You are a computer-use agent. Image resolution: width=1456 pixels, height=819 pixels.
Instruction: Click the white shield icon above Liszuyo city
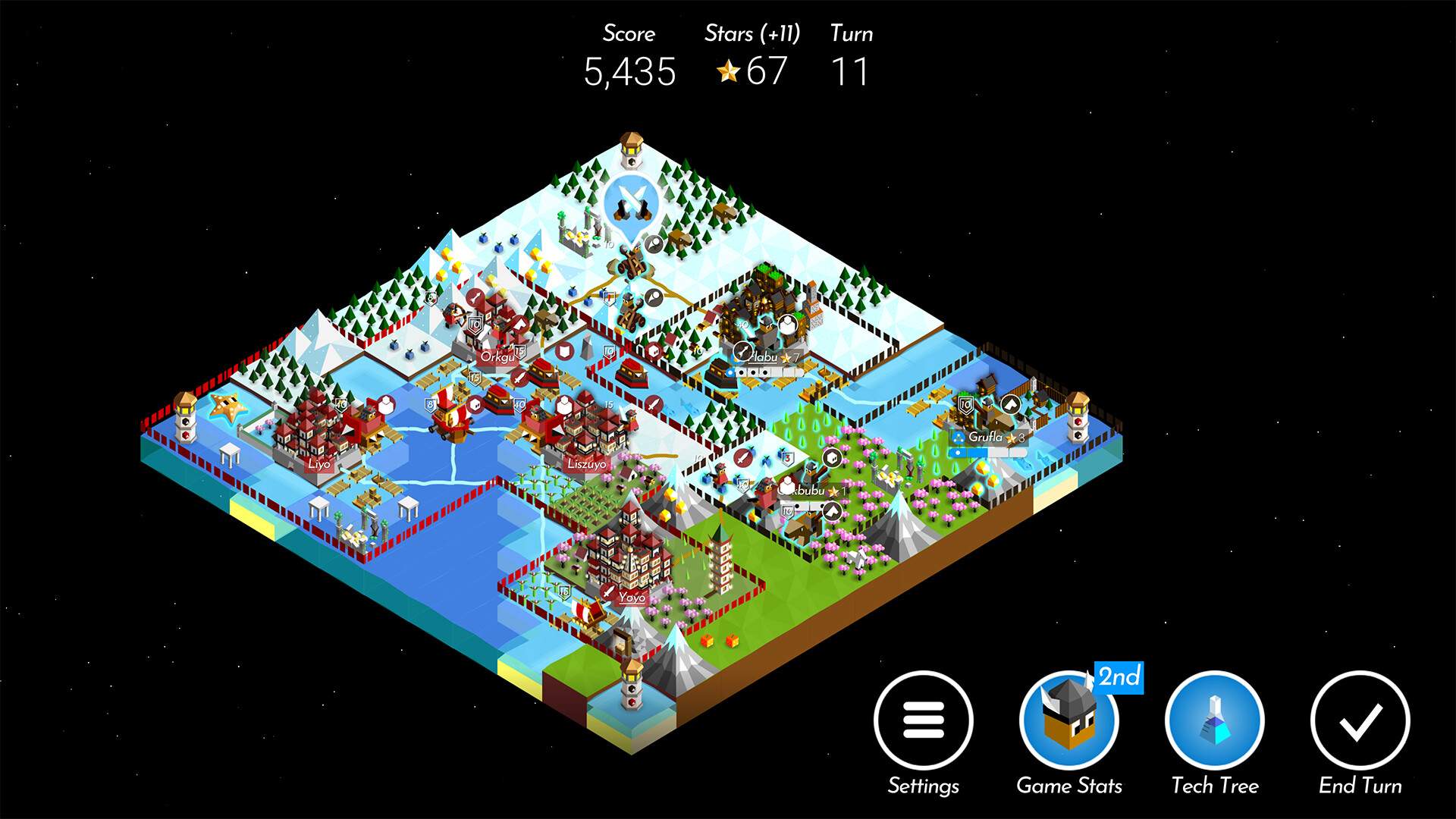pyautogui.click(x=564, y=406)
